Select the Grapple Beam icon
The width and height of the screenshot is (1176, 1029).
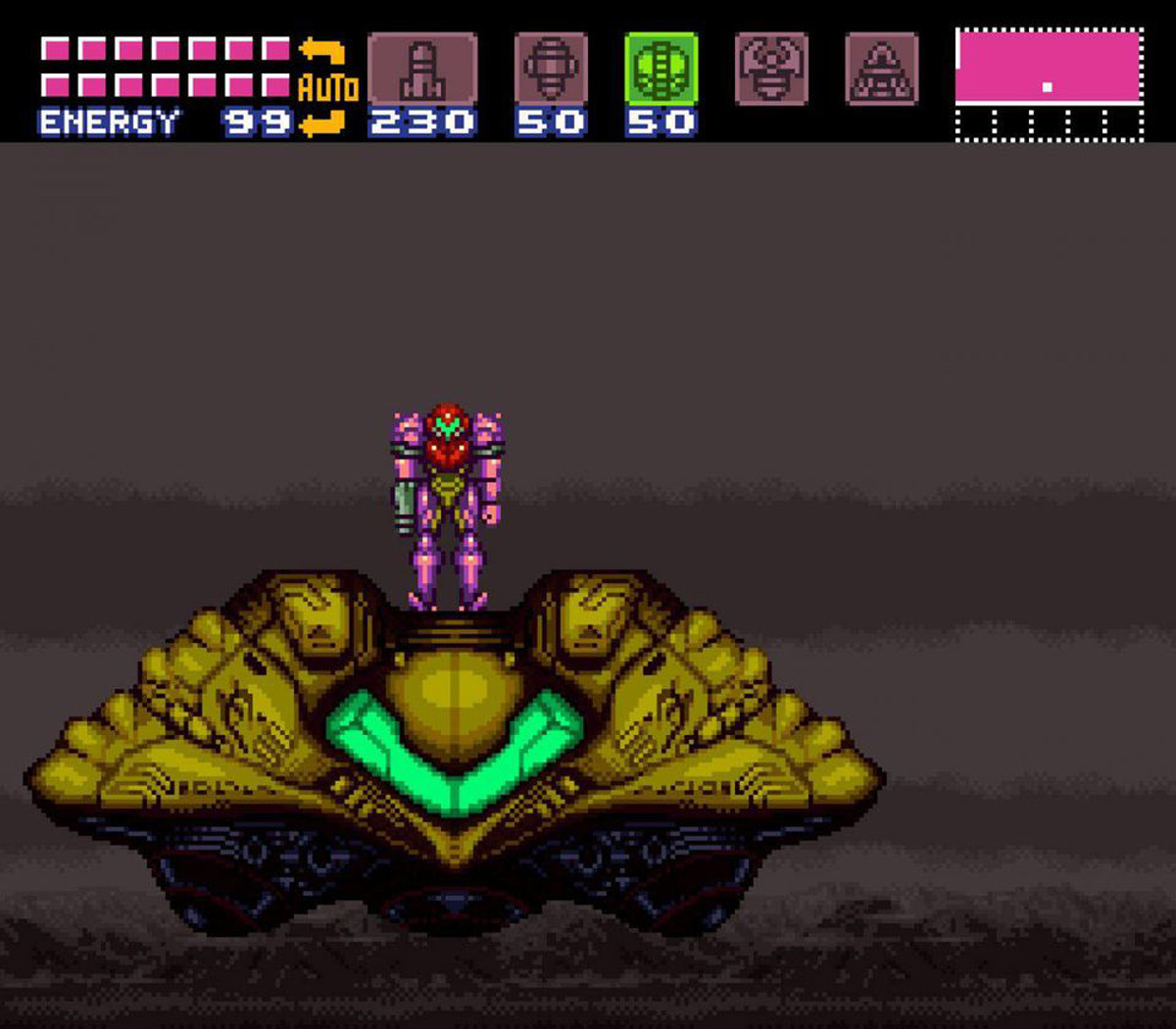(x=771, y=69)
